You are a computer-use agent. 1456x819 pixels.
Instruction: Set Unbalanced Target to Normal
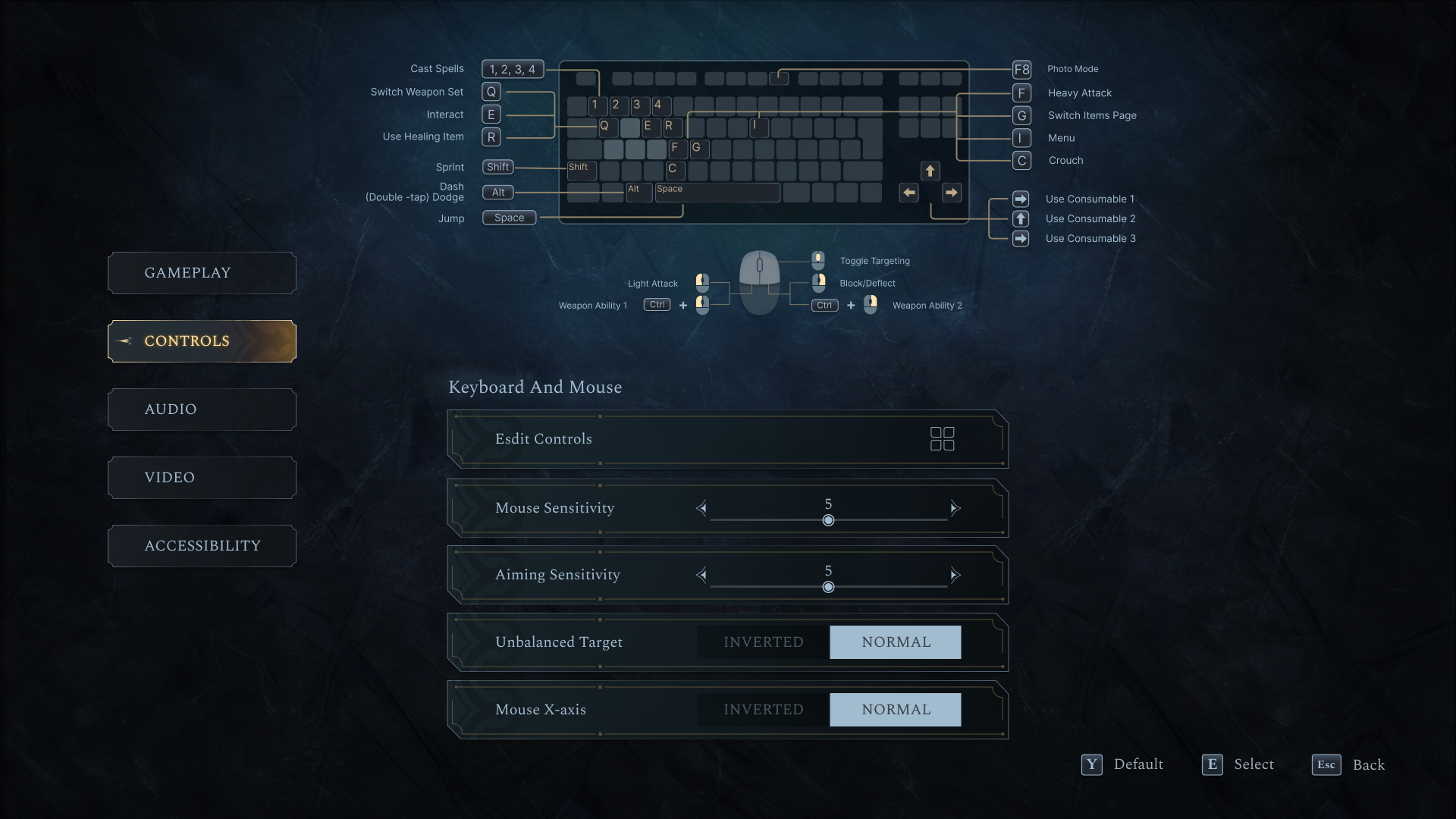coord(895,642)
